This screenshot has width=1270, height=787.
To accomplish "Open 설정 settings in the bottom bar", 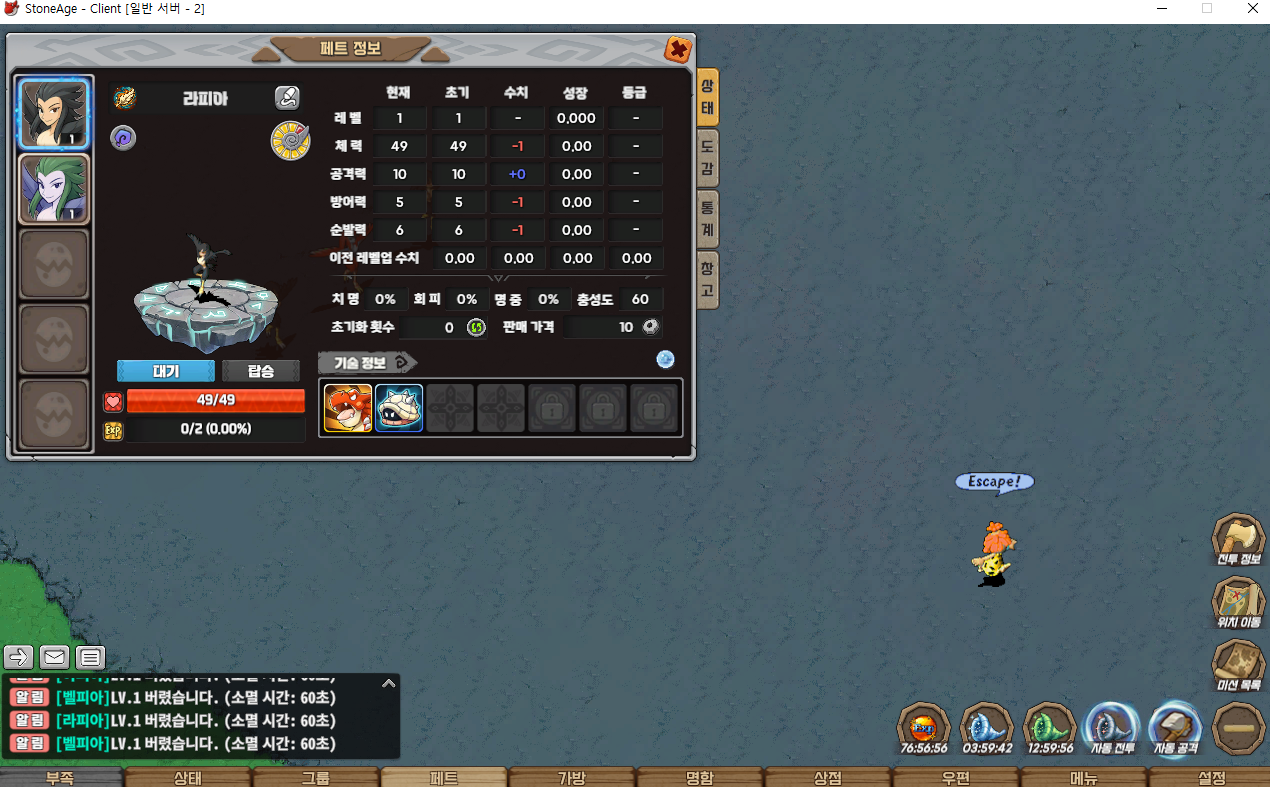I will click(x=1211, y=778).
